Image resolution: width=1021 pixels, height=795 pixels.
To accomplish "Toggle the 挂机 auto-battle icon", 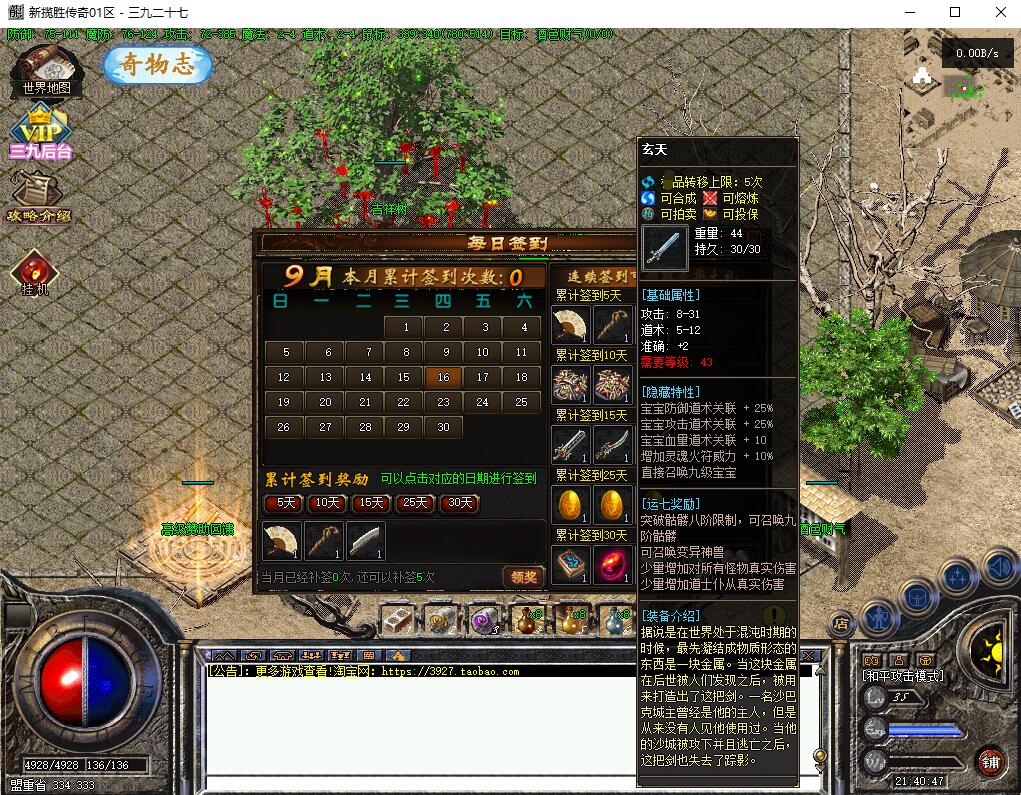I will [35, 272].
